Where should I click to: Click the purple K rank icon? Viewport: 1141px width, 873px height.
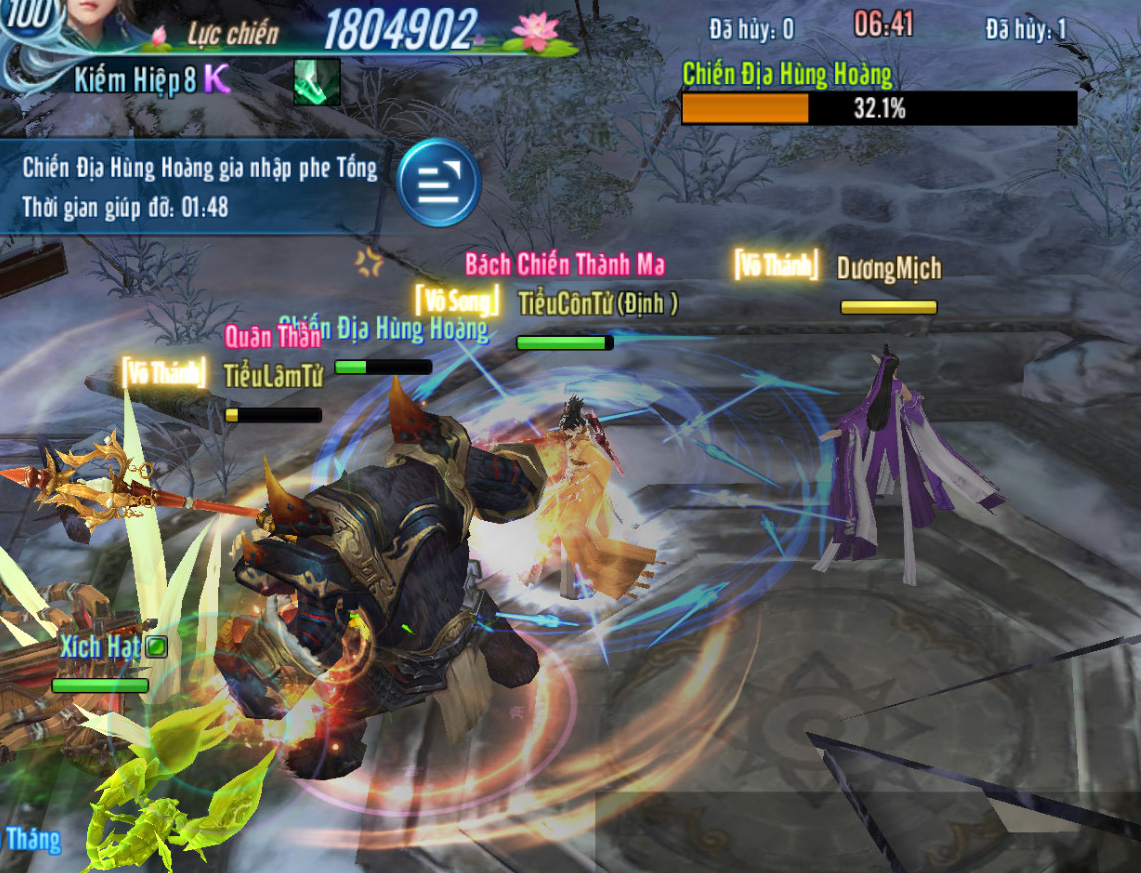217,80
